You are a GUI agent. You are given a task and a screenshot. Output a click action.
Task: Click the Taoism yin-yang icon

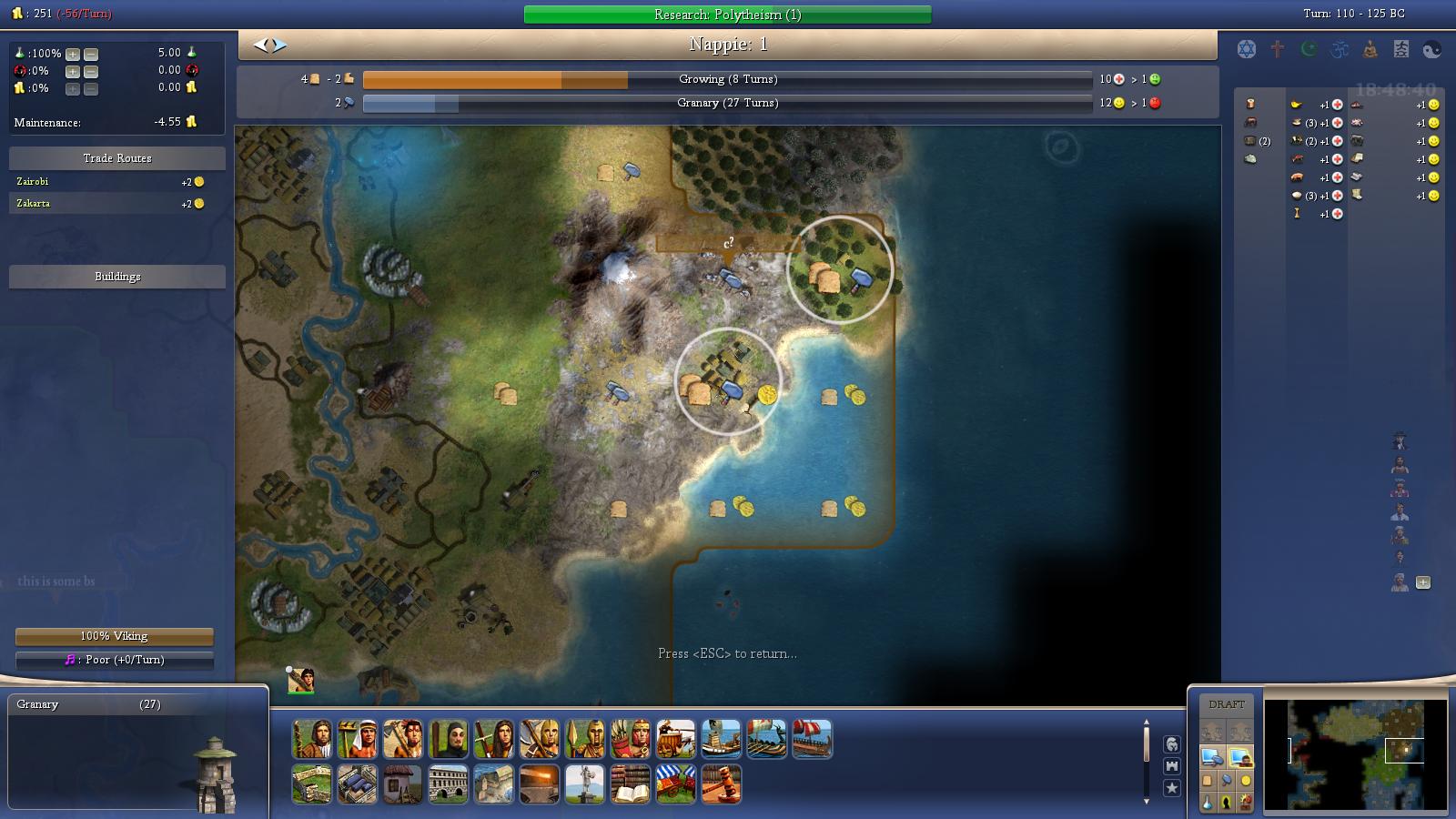(x=1431, y=50)
